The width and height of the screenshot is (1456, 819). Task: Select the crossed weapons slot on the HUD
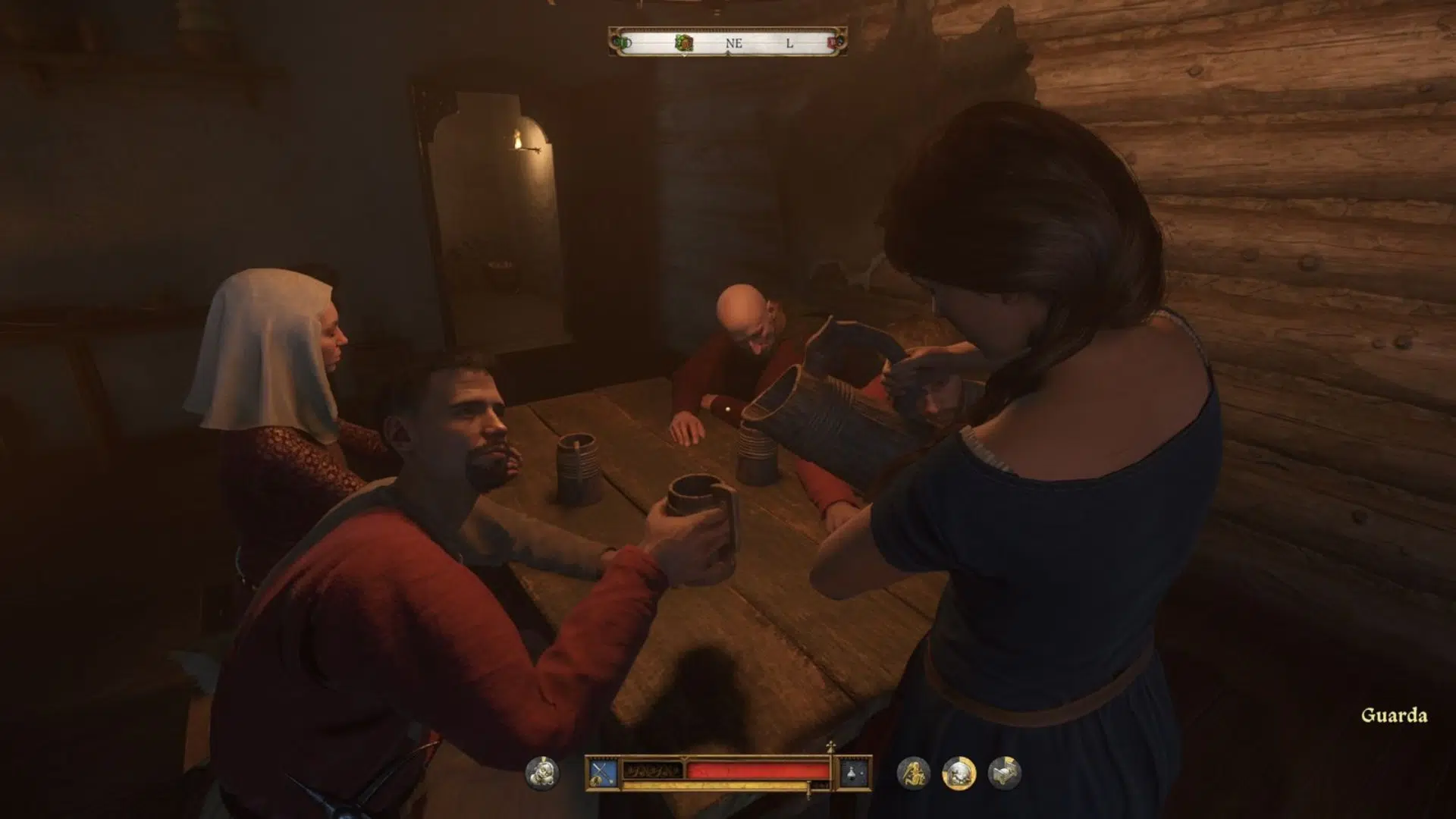pyautogui.click(x=603, y=773)
